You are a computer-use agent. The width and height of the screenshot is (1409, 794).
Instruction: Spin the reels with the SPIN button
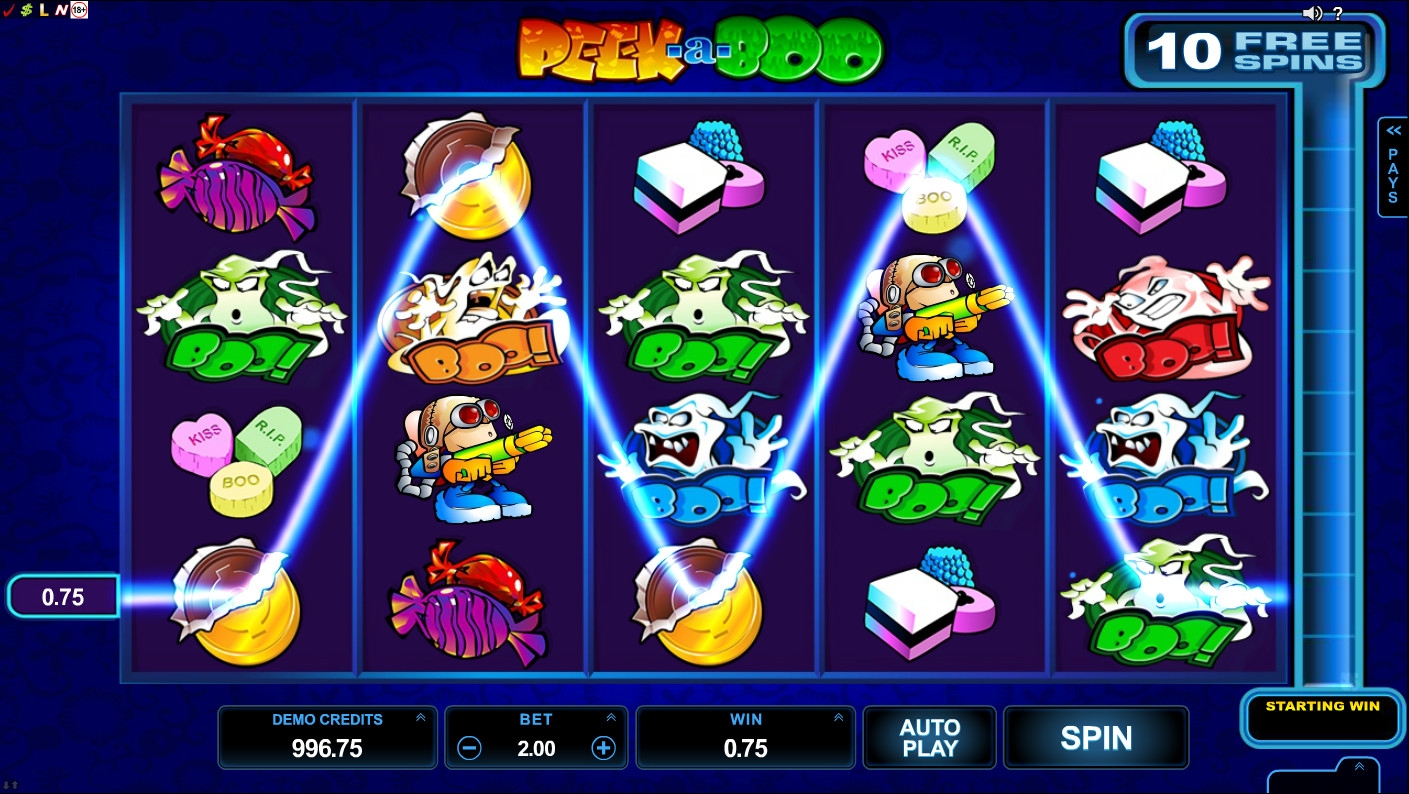[x=1096, y=738]
